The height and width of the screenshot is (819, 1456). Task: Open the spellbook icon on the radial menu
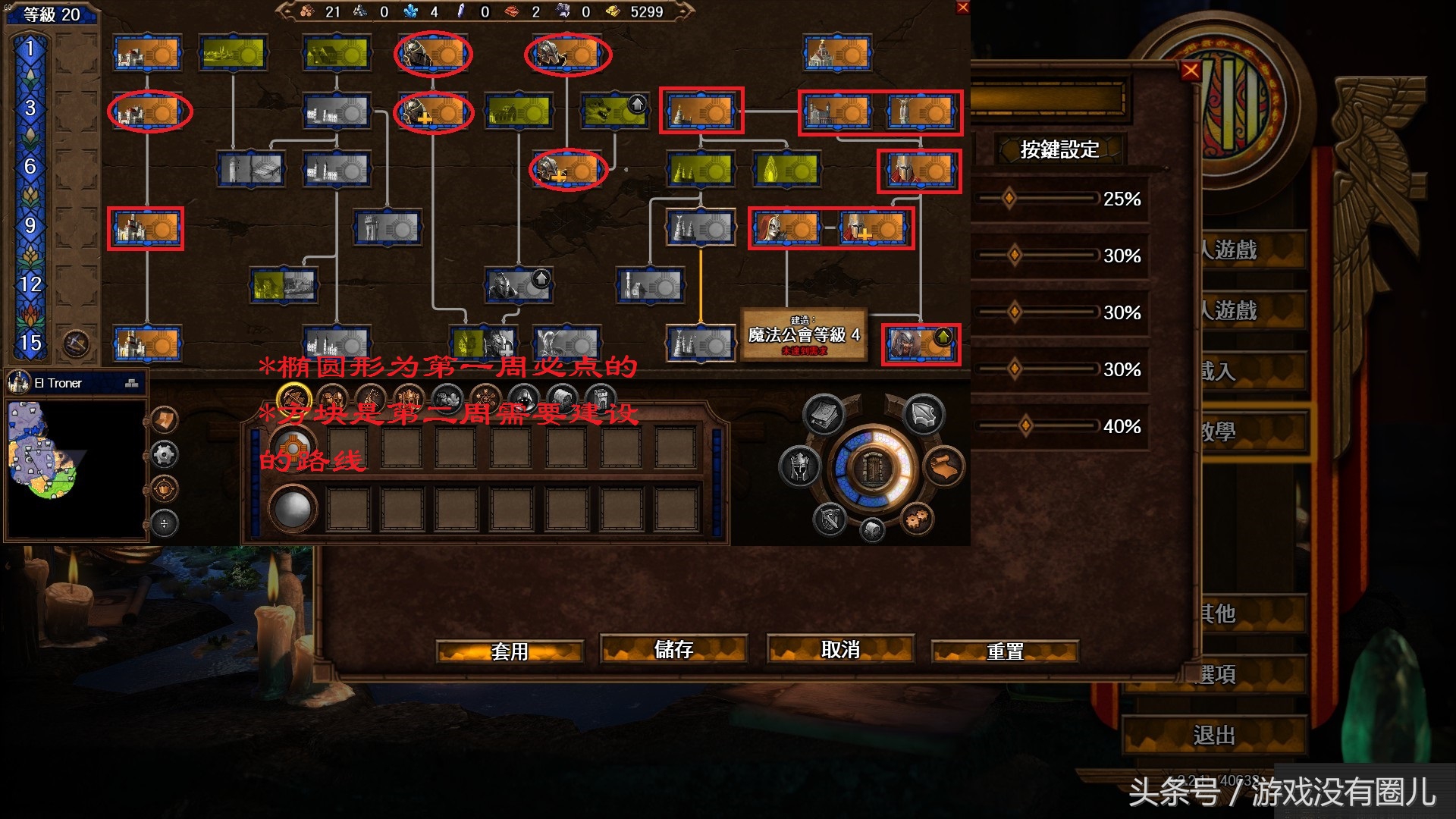[823, 415]
